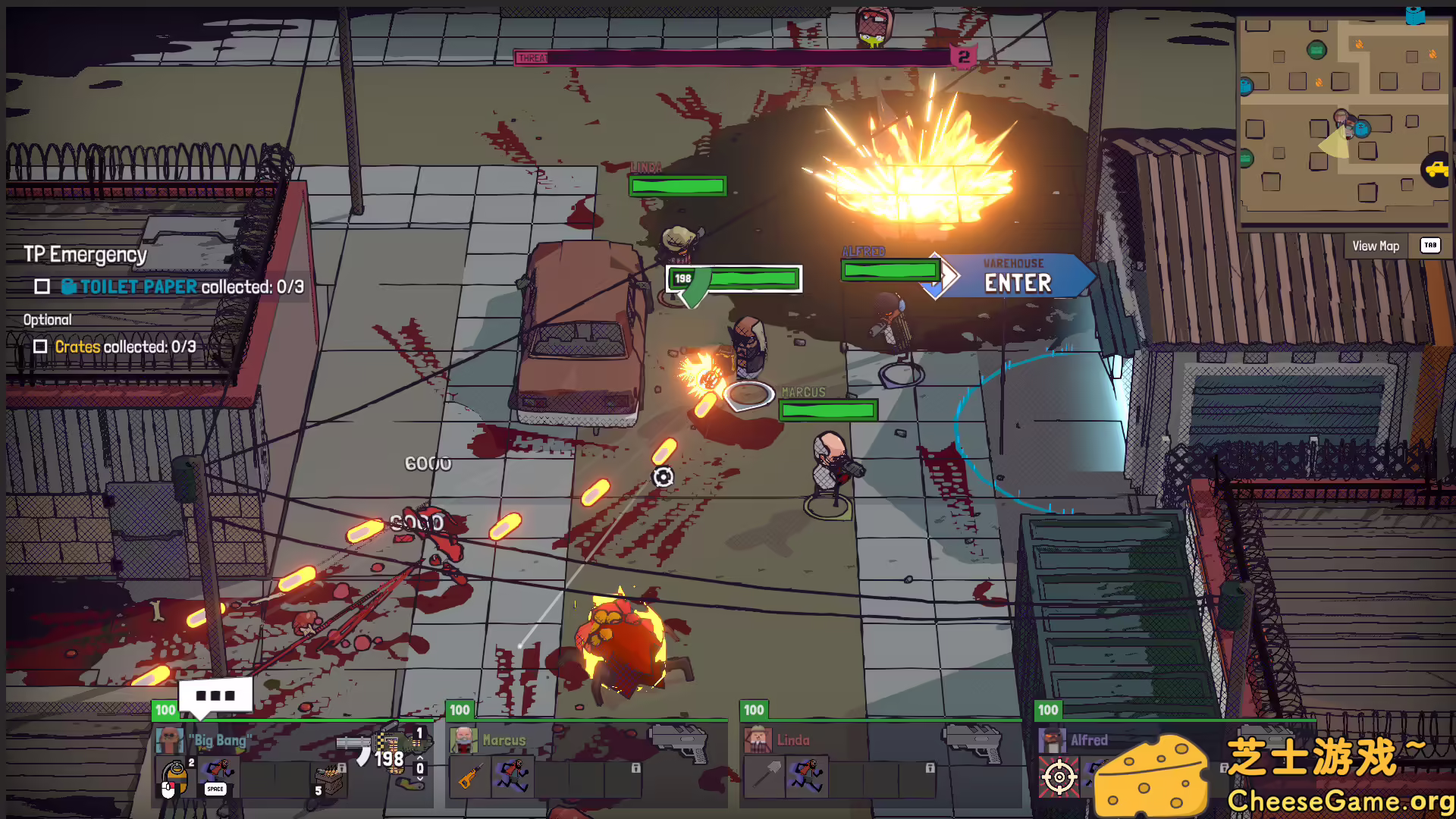Select Big Bang's spiked crate trap slot
Viewport: 1456px width, 819px height.
[x=330, y=779]
